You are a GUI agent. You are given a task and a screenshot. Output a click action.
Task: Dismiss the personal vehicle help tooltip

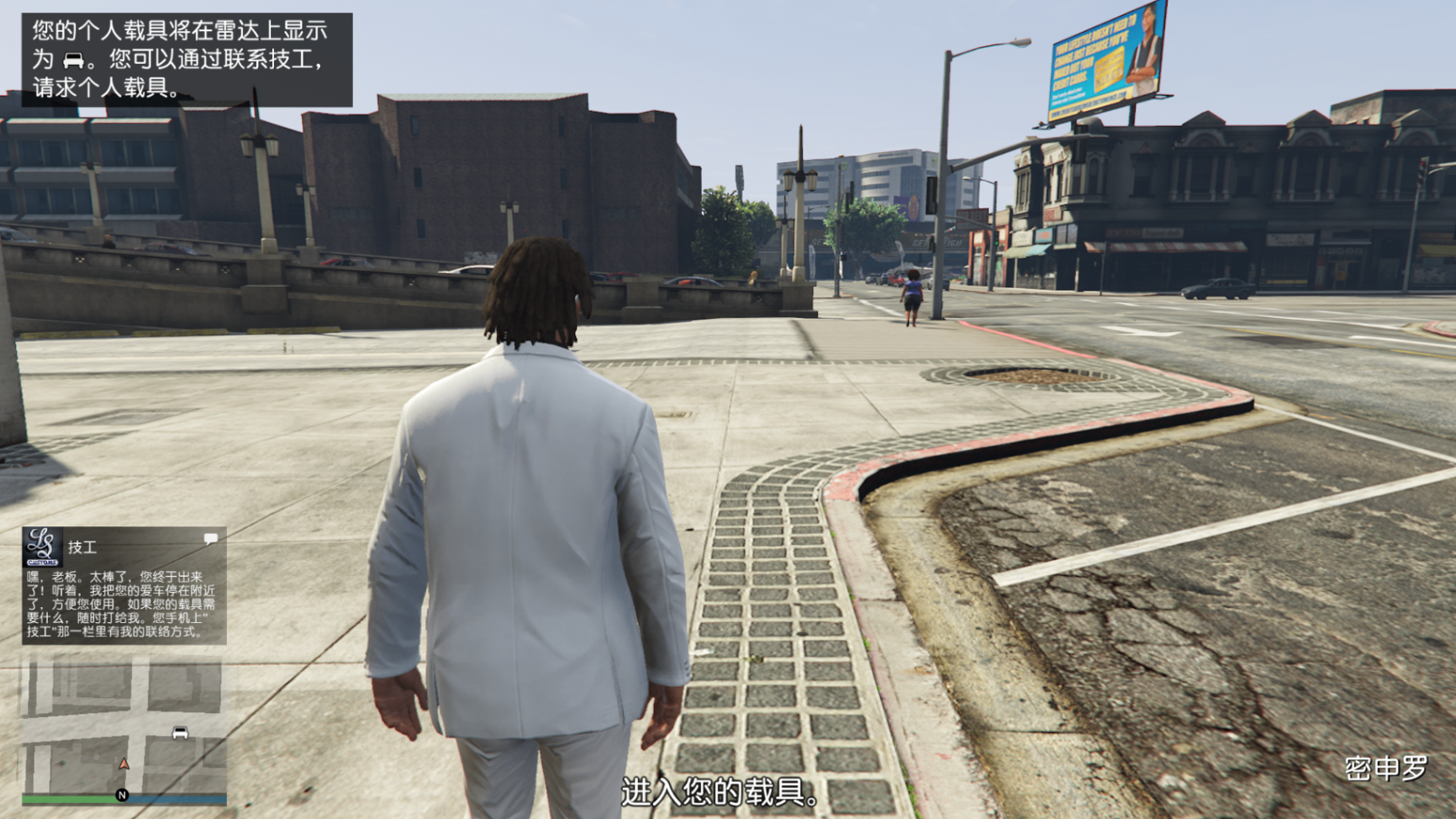point(187,59)
